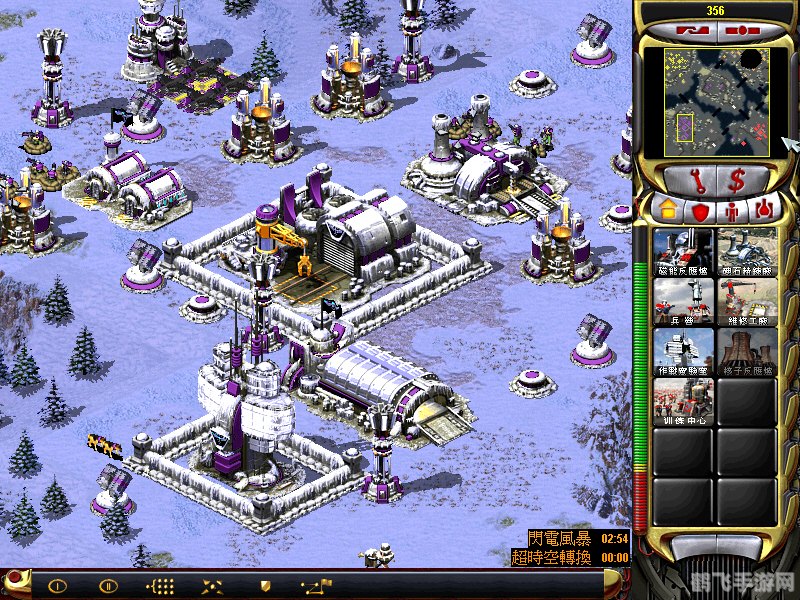800x600 pixels.
Task: Build the 磁能反應爐 power reactor
Action: (x=684, y=251)
